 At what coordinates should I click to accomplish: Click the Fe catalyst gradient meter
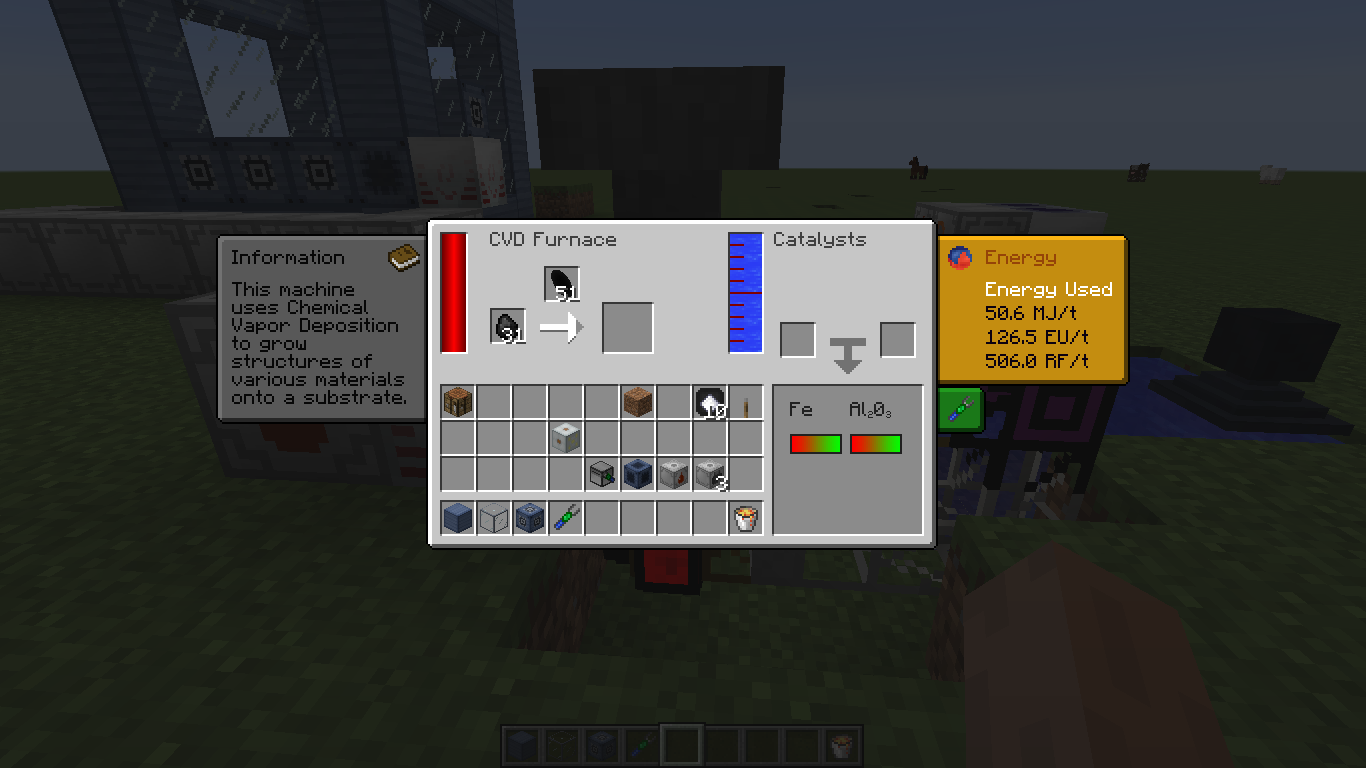(x=814, y=443)
